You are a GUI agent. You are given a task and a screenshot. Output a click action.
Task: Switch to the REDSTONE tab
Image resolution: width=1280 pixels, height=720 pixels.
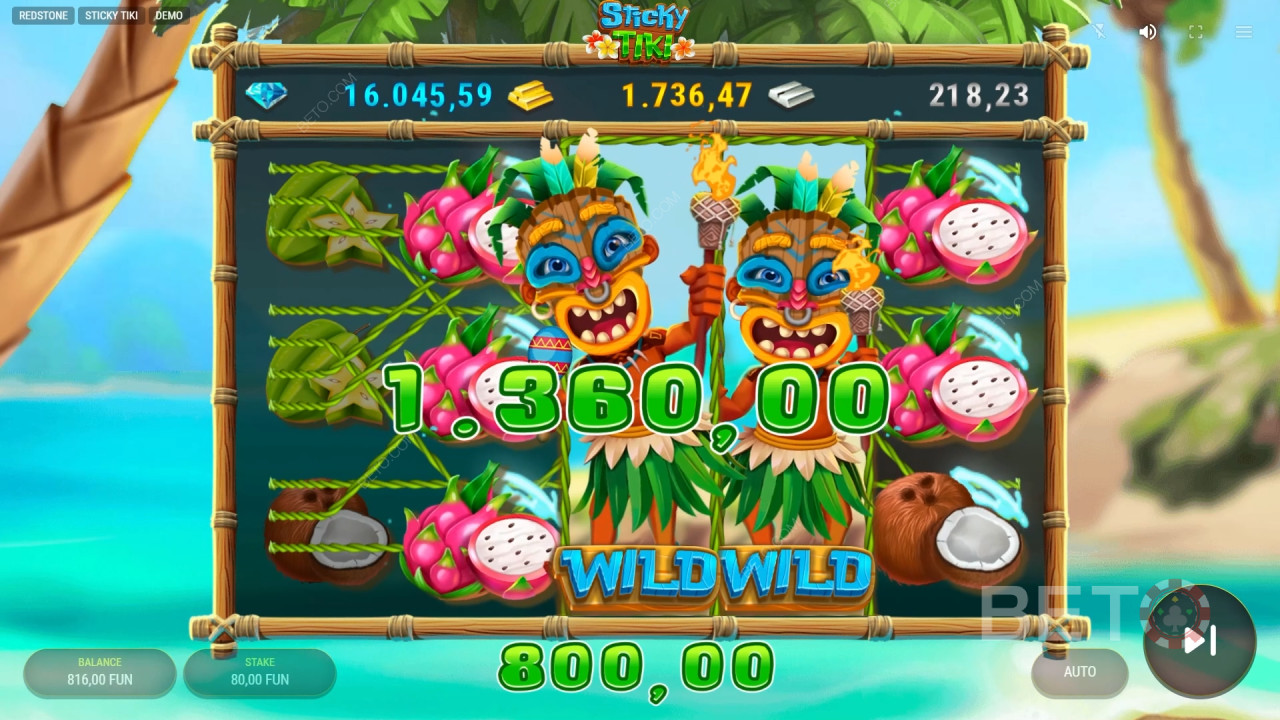pos(42,15)
